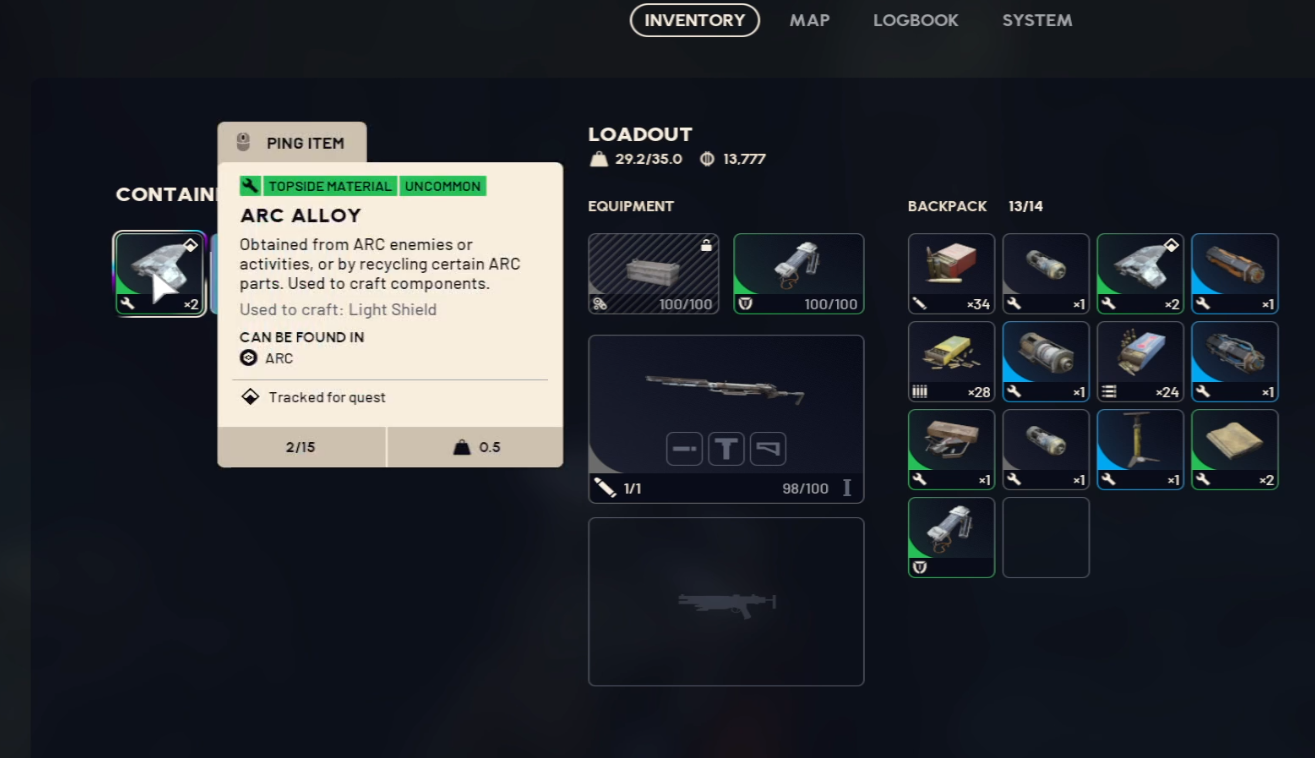
Task: Select the spare shield in the backpack
Action: 951,537
